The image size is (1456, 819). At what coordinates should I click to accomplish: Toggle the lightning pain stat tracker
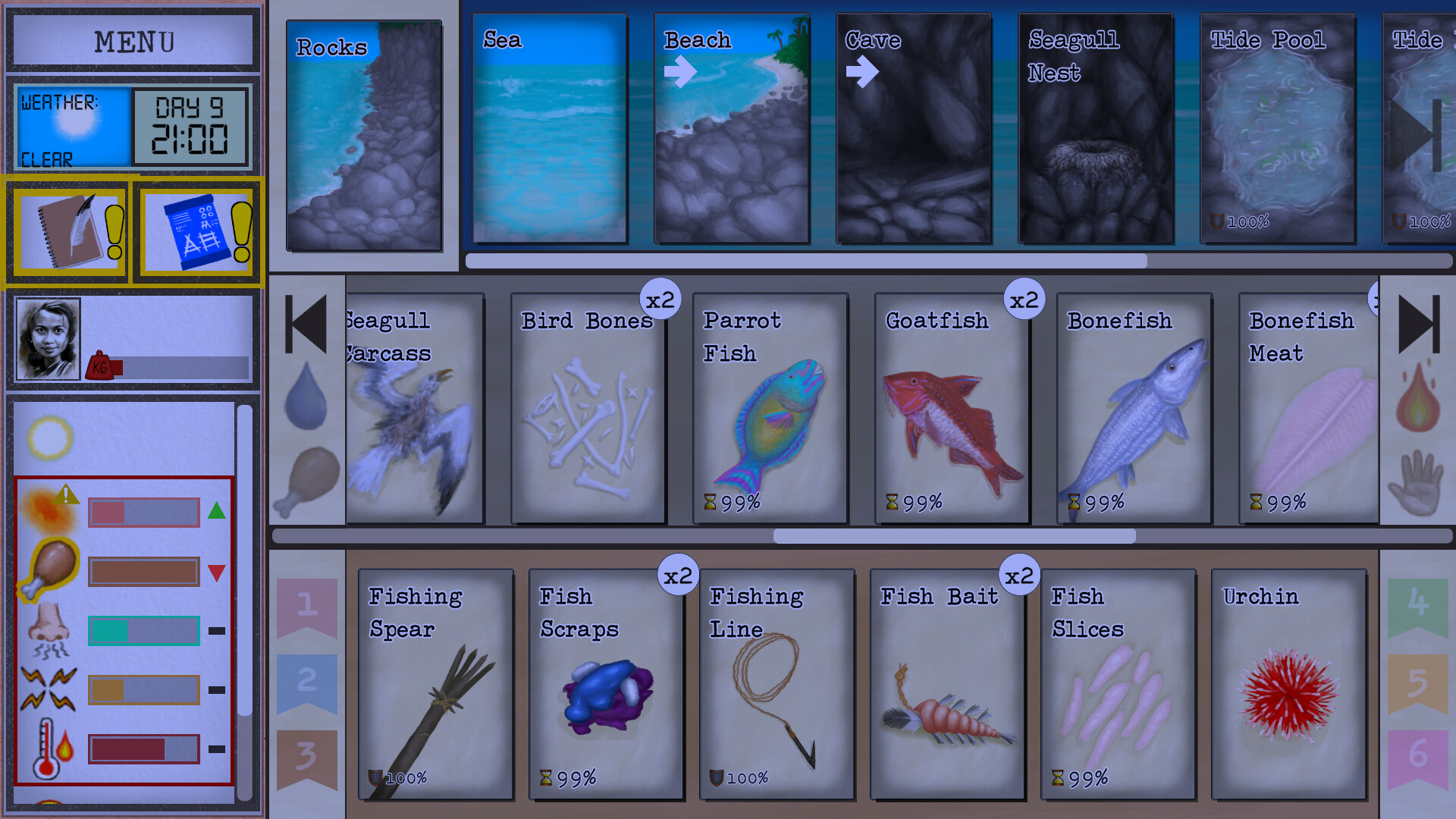[47, 689]
